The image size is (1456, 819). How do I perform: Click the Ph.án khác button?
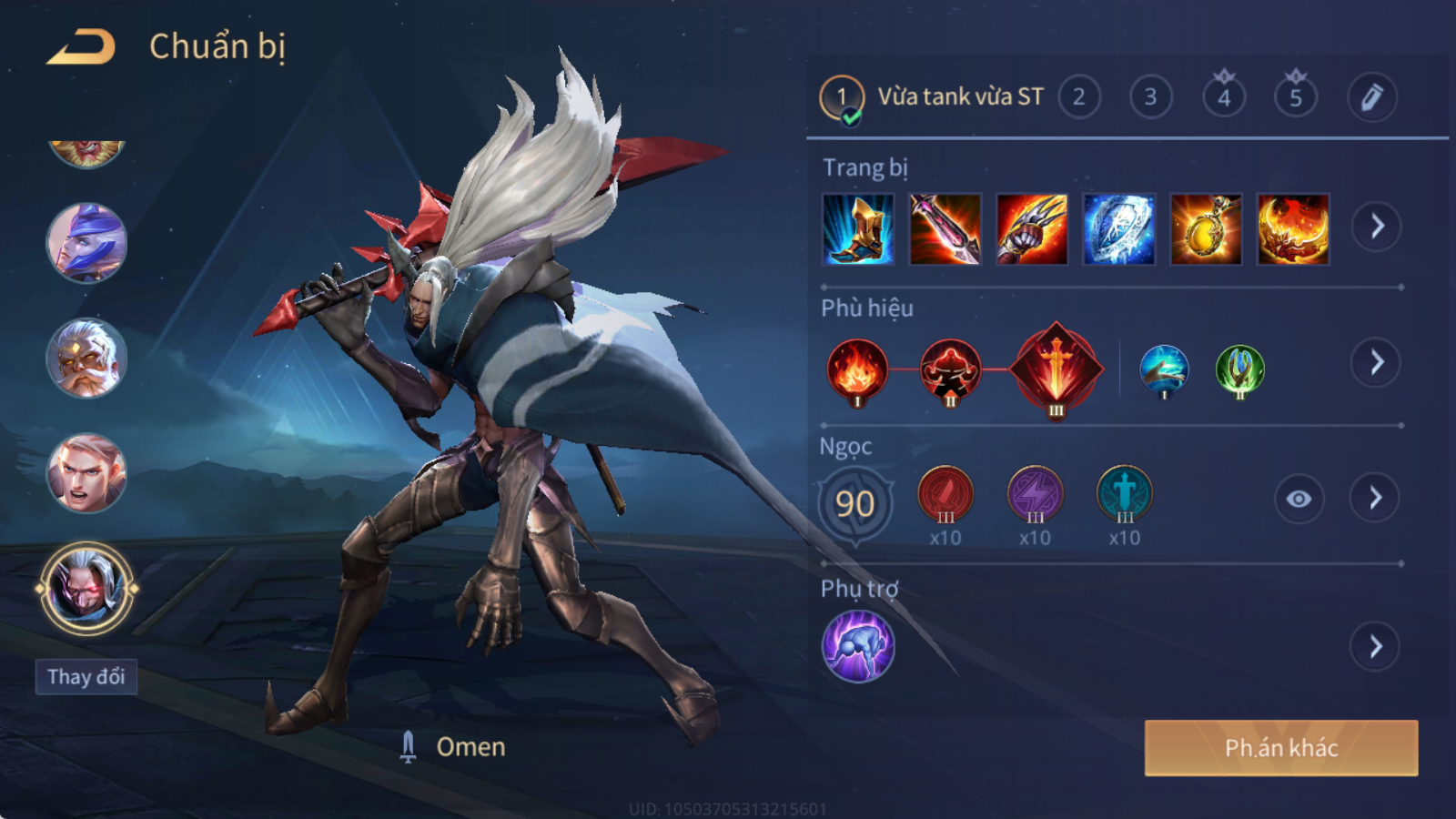click(x=1280, y=748)
